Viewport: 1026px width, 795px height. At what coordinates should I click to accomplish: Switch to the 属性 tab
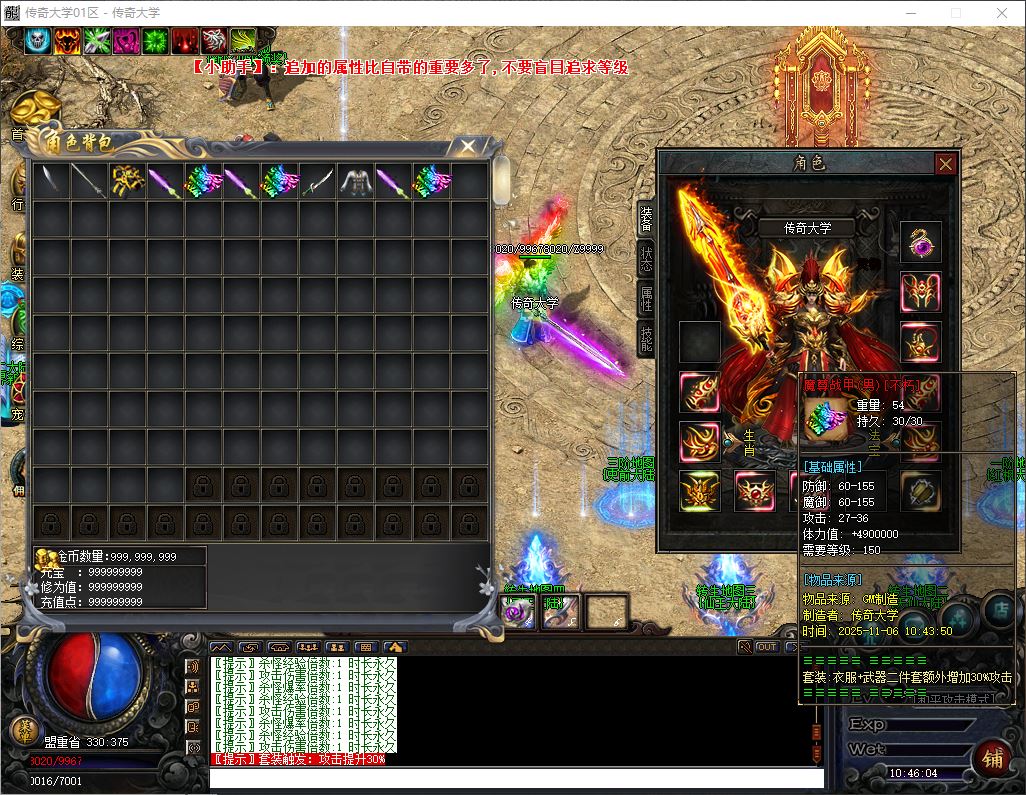646,299
